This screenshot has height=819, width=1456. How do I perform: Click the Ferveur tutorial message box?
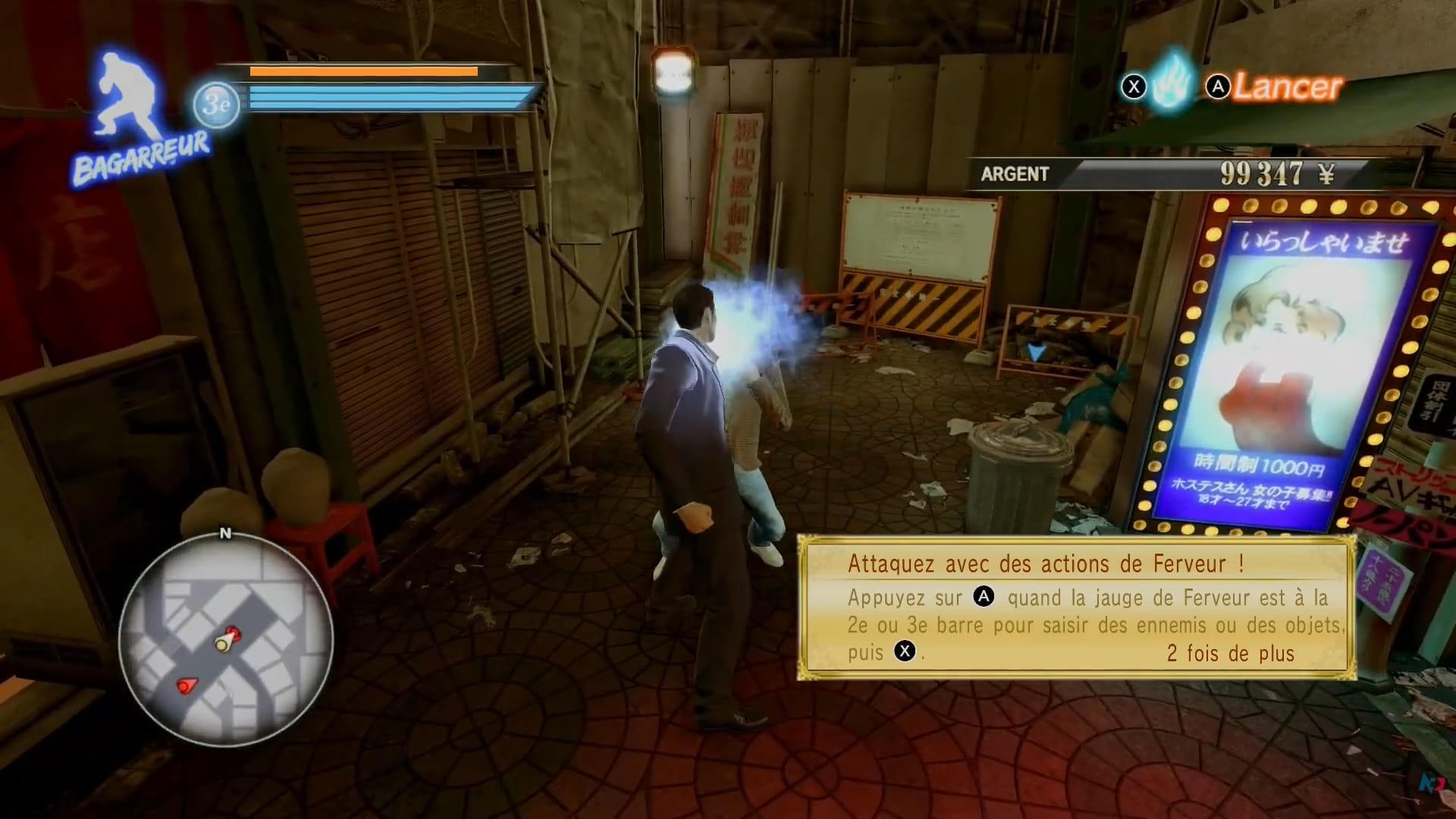click(x=1077, y=607)
